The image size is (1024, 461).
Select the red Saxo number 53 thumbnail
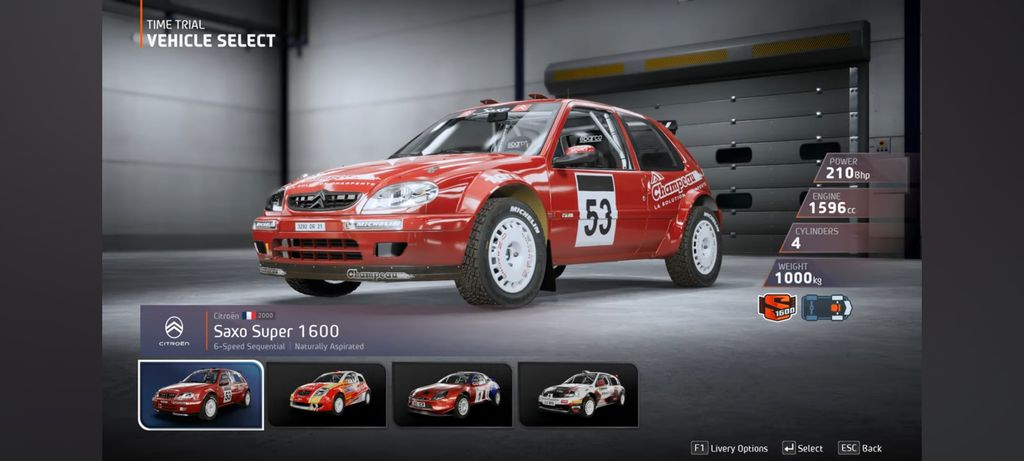[x=201, y=394]
